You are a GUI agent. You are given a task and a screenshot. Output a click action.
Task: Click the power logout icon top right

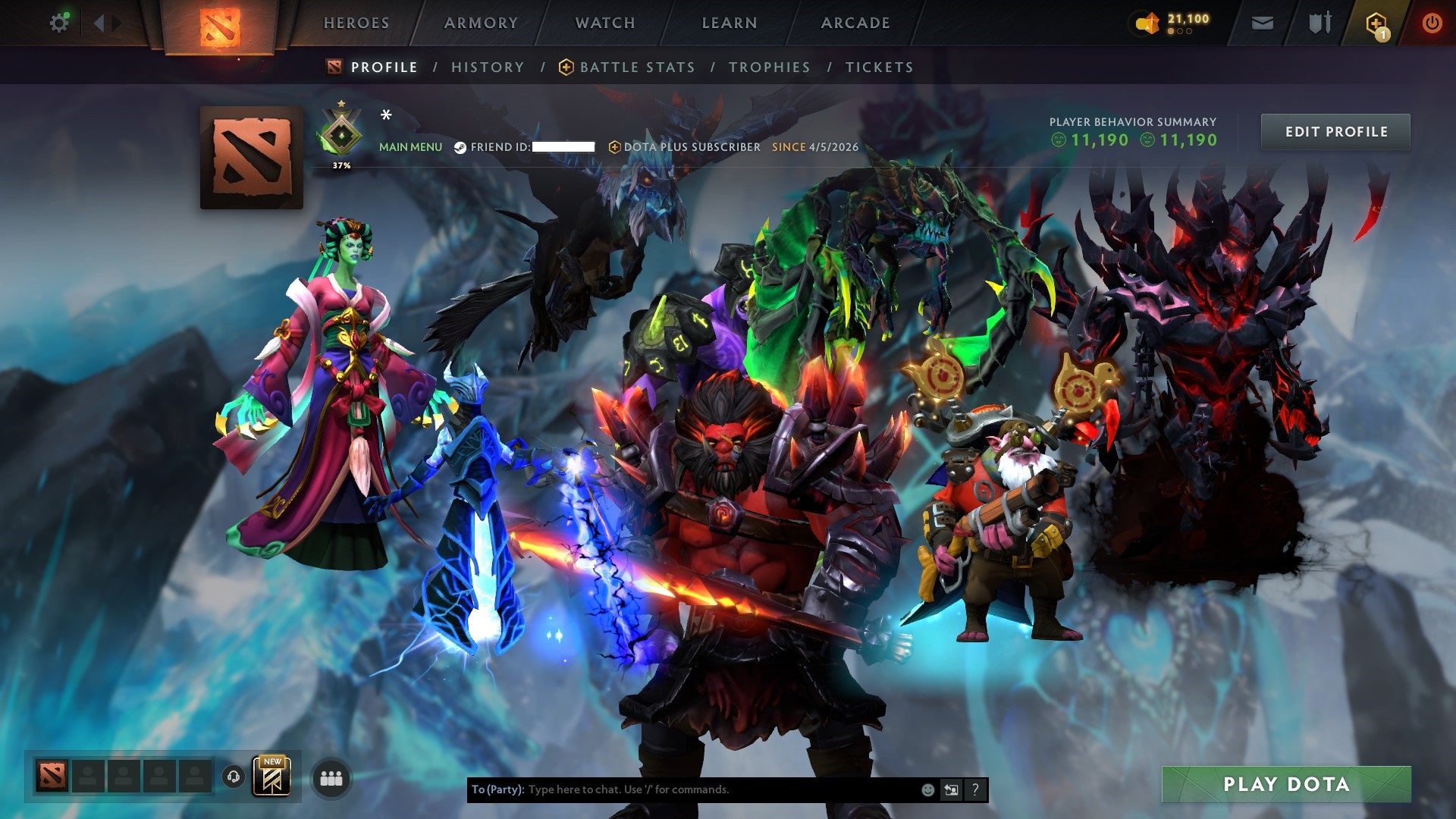click(x=1433, y=23)
